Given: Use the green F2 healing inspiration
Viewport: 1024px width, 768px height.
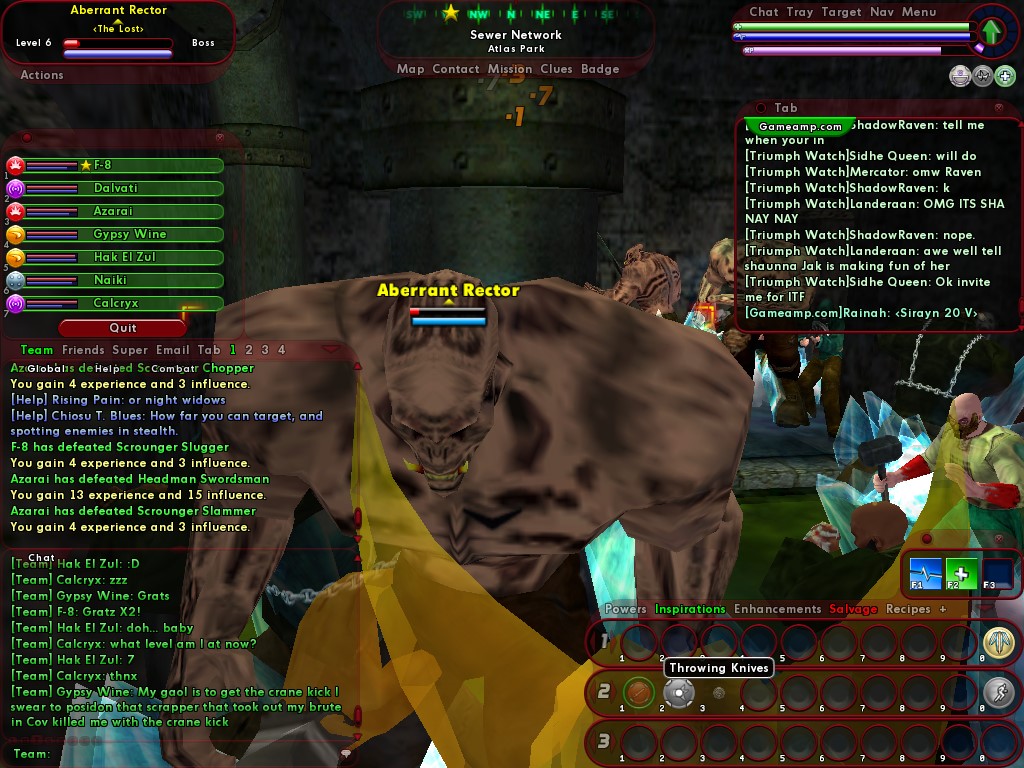Looking at the screenshot, I should coord(961,573).
